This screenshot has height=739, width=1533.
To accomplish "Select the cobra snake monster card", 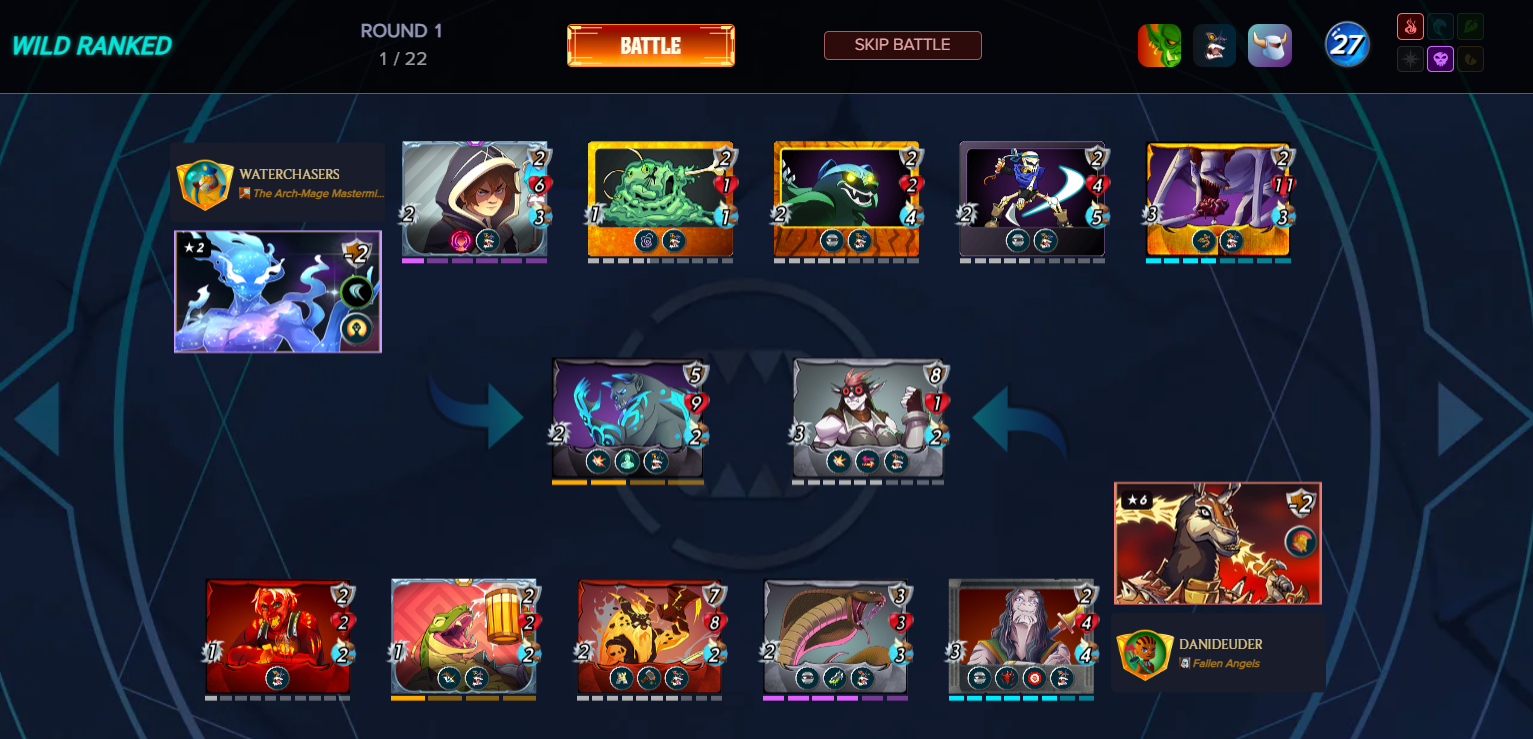I will [x=836, y=636].
